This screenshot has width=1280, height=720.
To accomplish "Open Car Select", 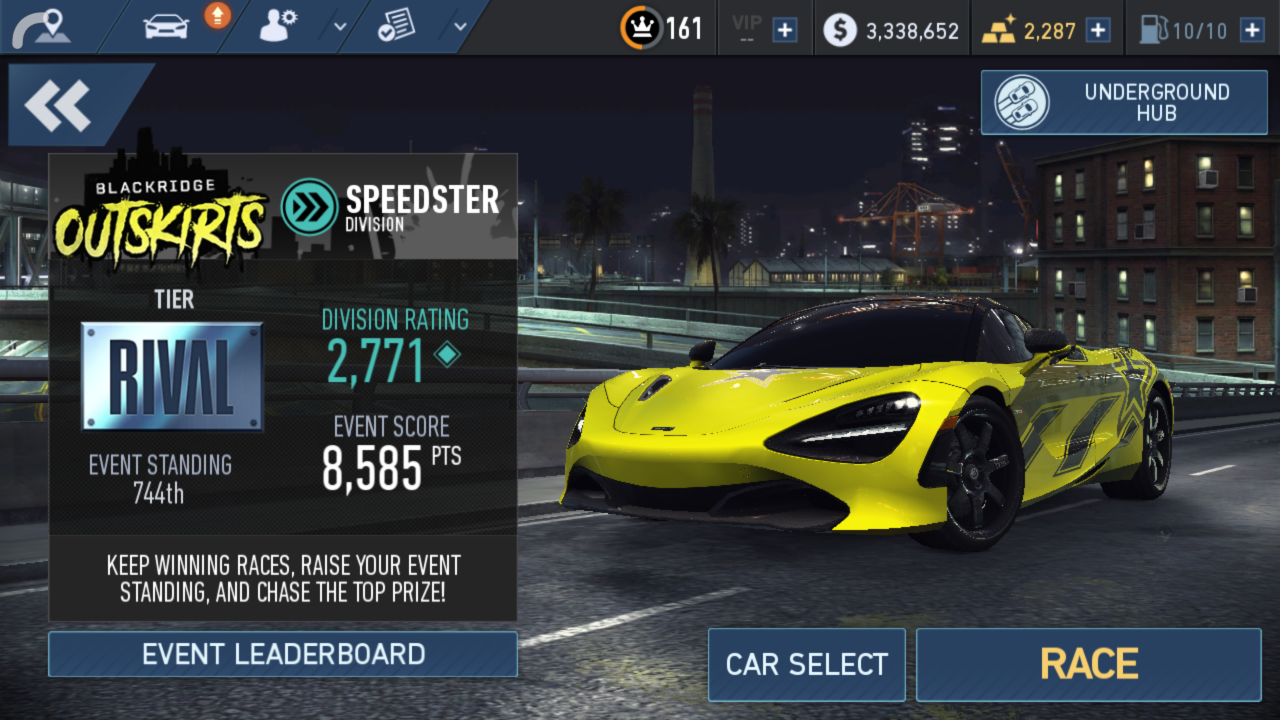I will [x=806, y=664].
